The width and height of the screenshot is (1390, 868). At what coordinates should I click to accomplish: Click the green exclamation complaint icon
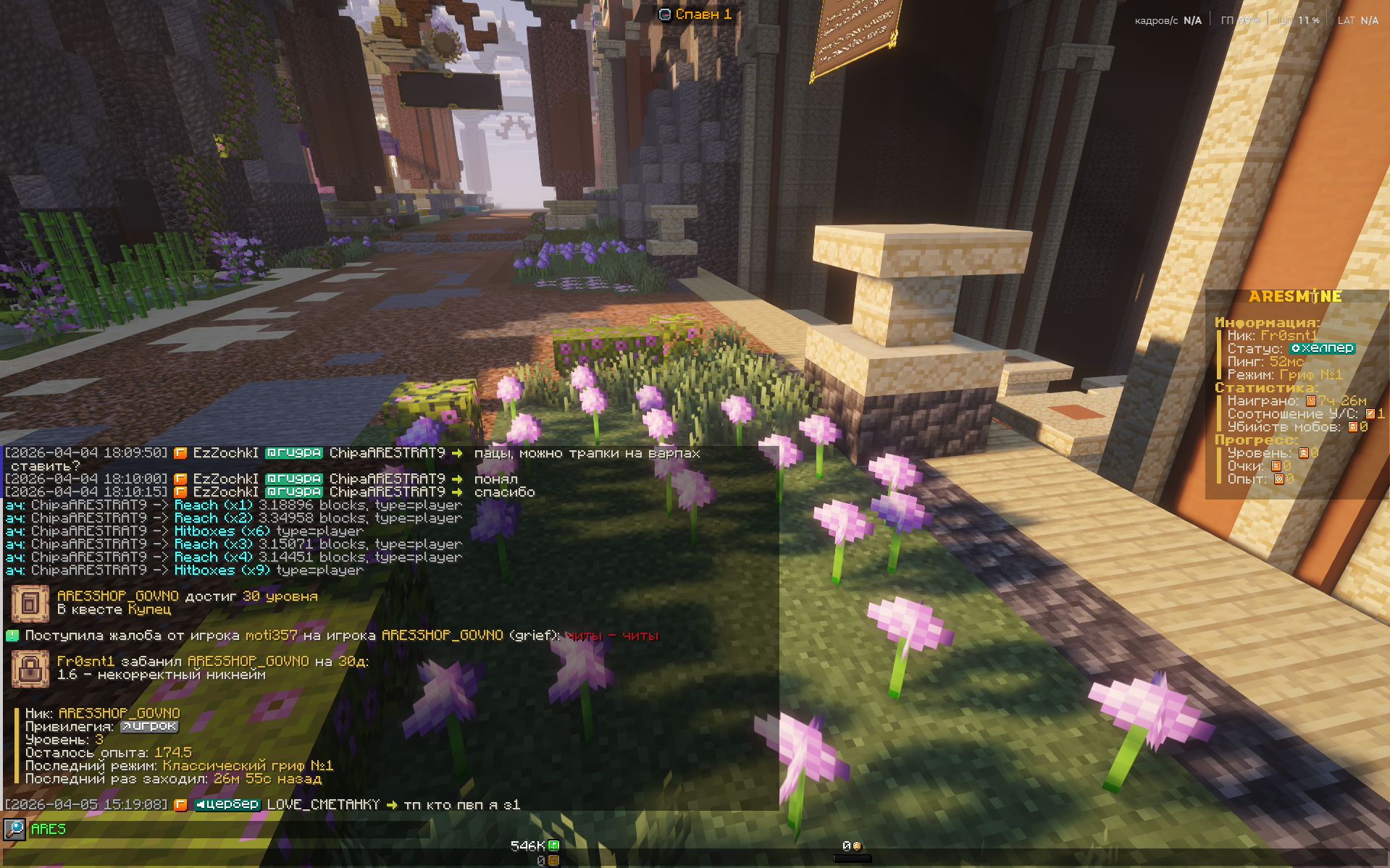point(12,636)
